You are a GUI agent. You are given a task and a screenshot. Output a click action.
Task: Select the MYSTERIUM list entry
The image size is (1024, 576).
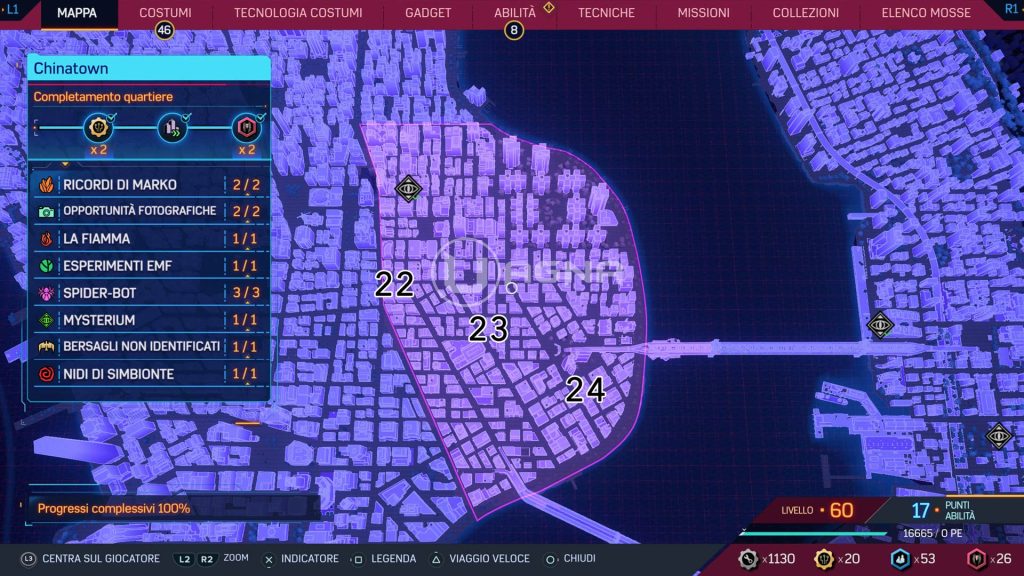tap(150, 320)
